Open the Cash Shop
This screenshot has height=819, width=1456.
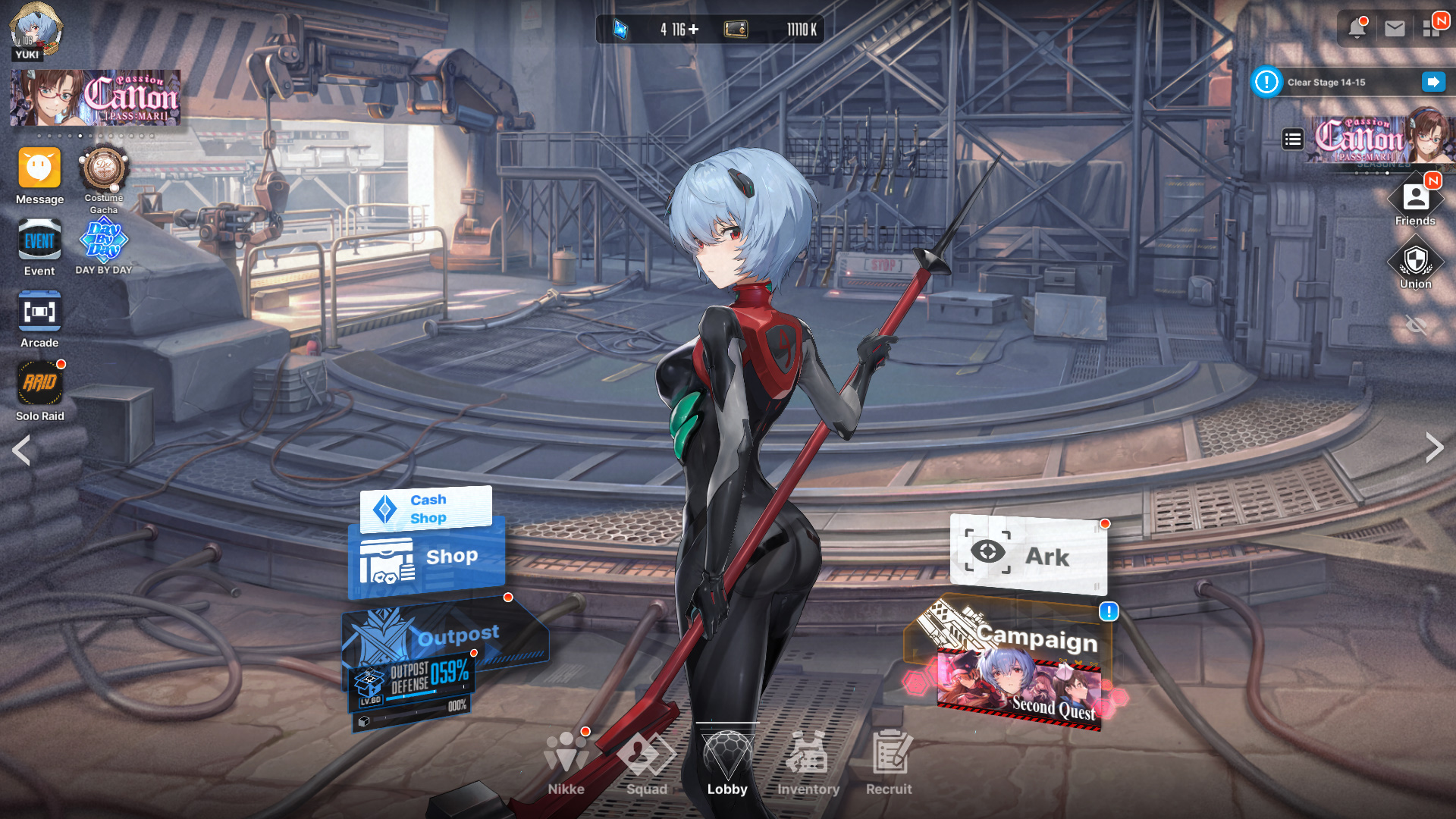point(426,509)
